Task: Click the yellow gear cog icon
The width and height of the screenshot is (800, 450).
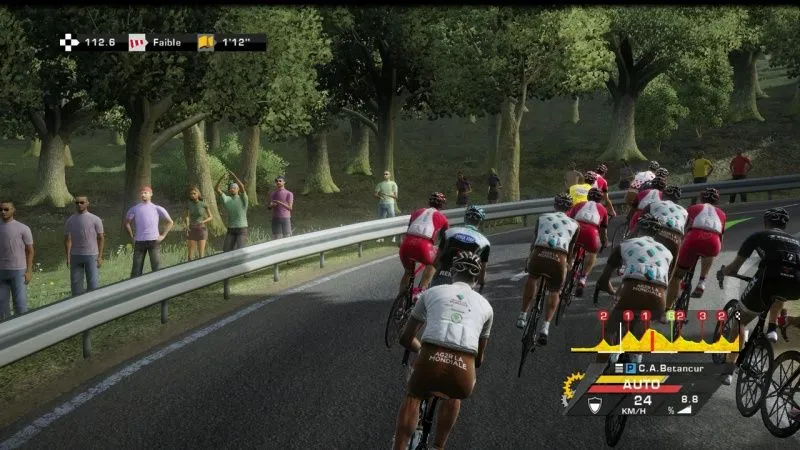Action: 574,385
